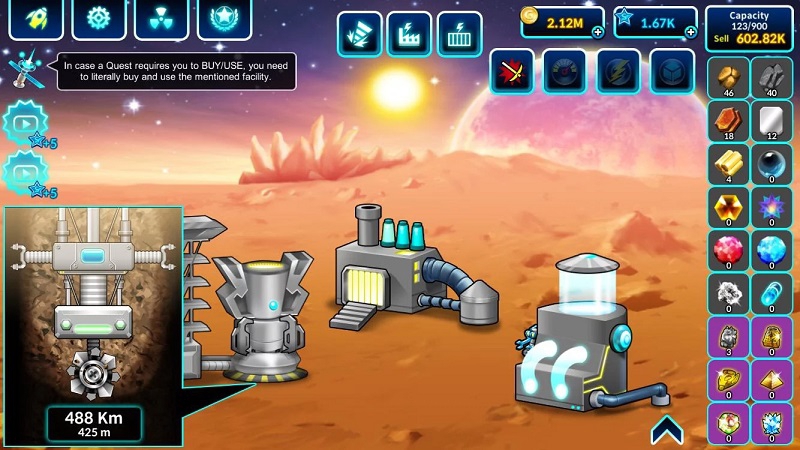Select the gray stone slot with 40

point(771,78)
